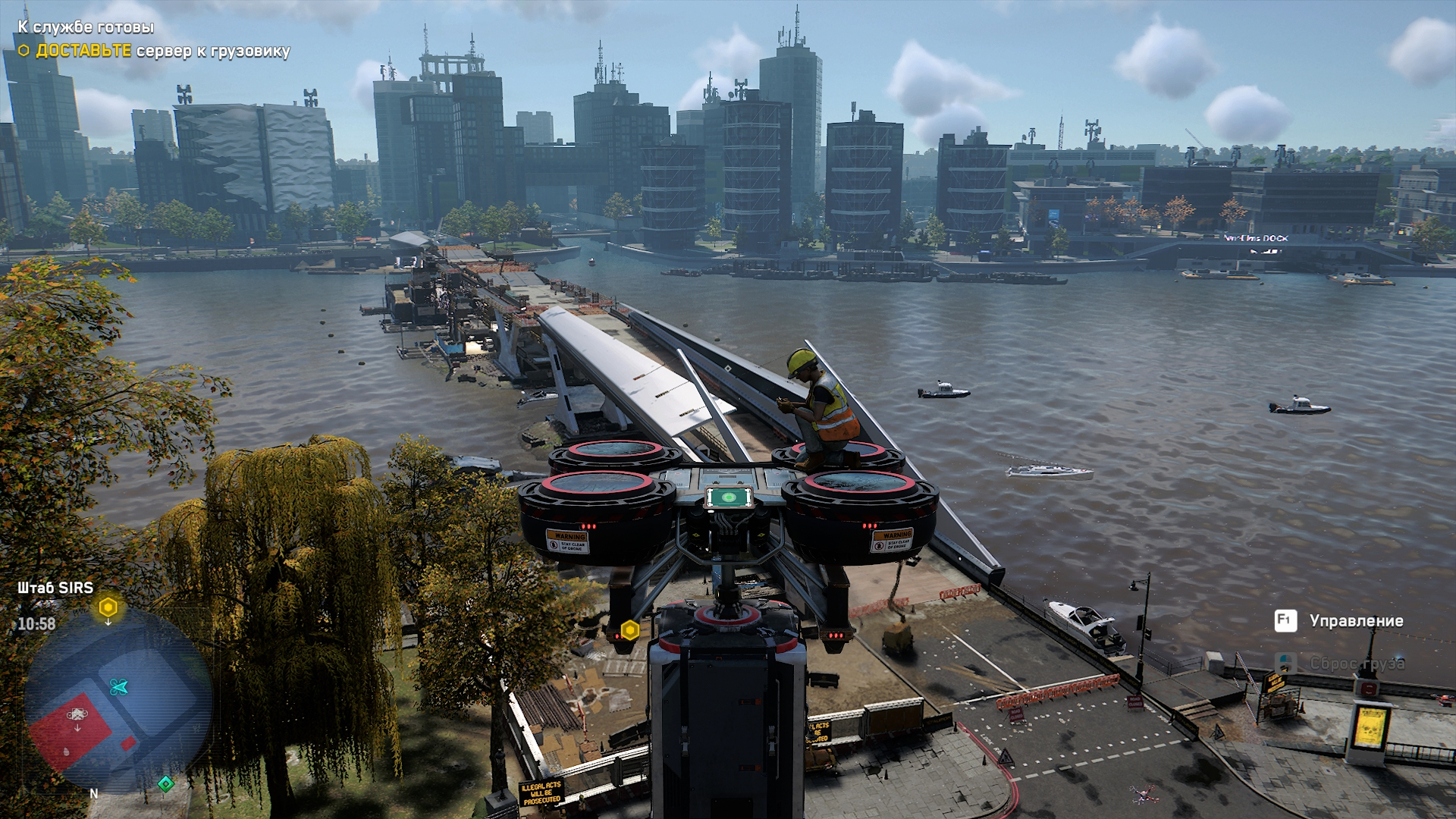This screenshot has height=819, width=1456.
Task: Click the green diamond marker on the minimap
Action: coord(165,783)
